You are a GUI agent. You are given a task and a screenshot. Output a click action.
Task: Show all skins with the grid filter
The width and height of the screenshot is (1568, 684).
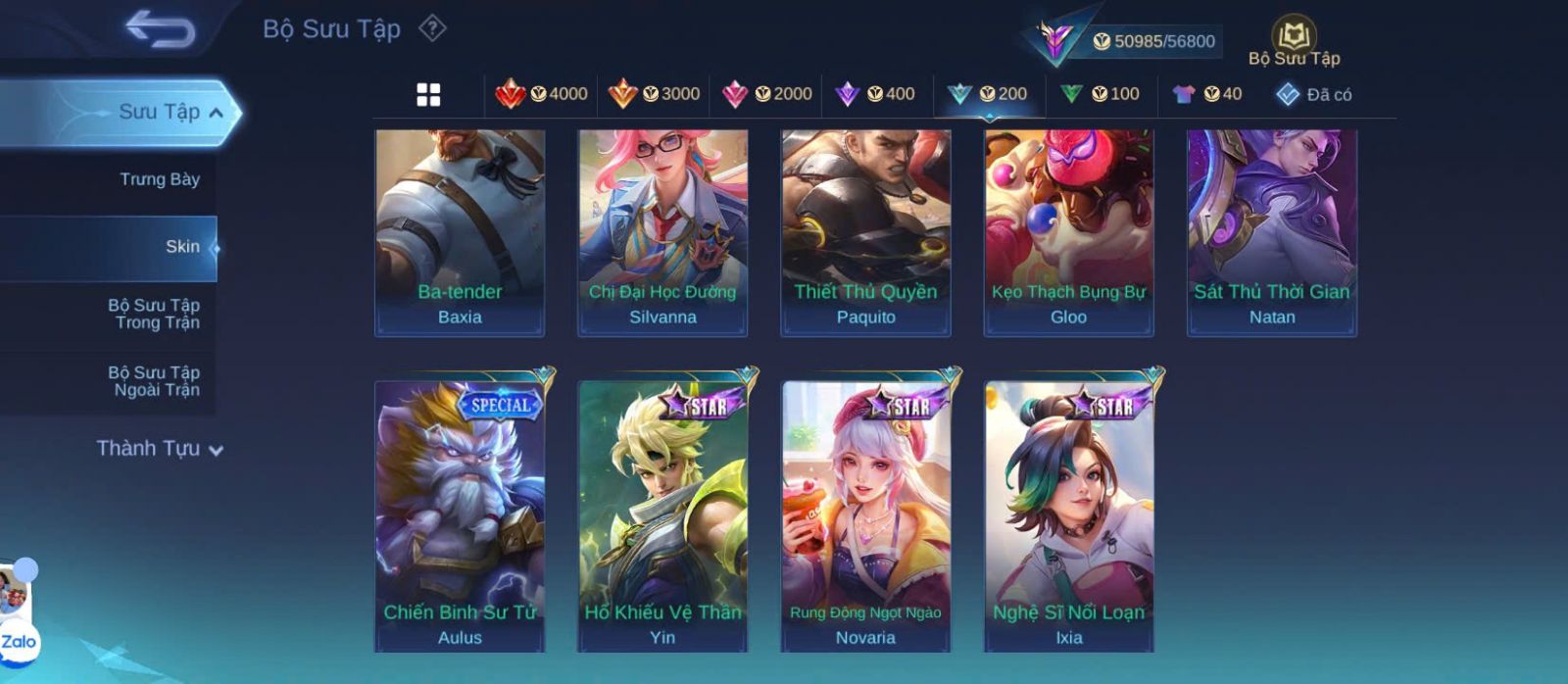point(428,94)
